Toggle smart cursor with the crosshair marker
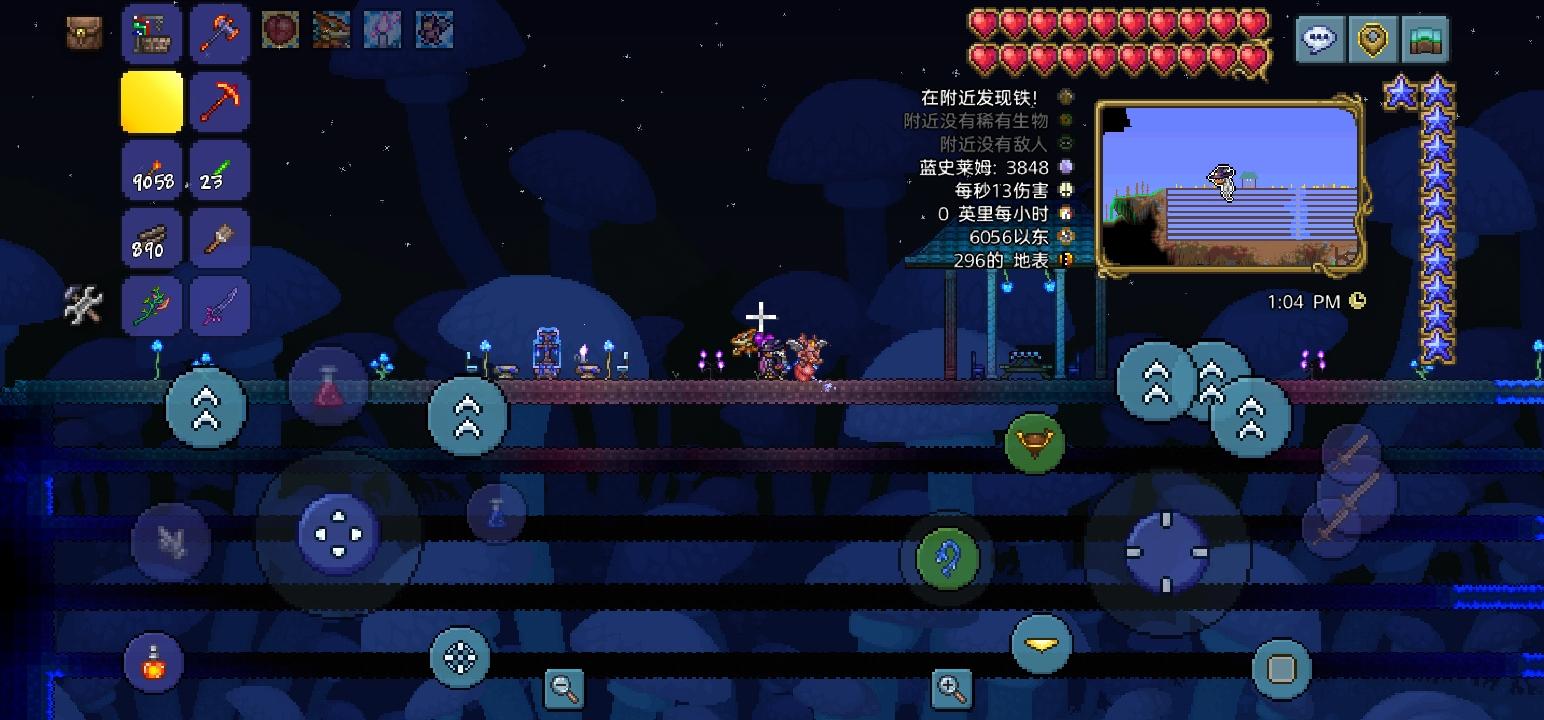 [760, 316]
